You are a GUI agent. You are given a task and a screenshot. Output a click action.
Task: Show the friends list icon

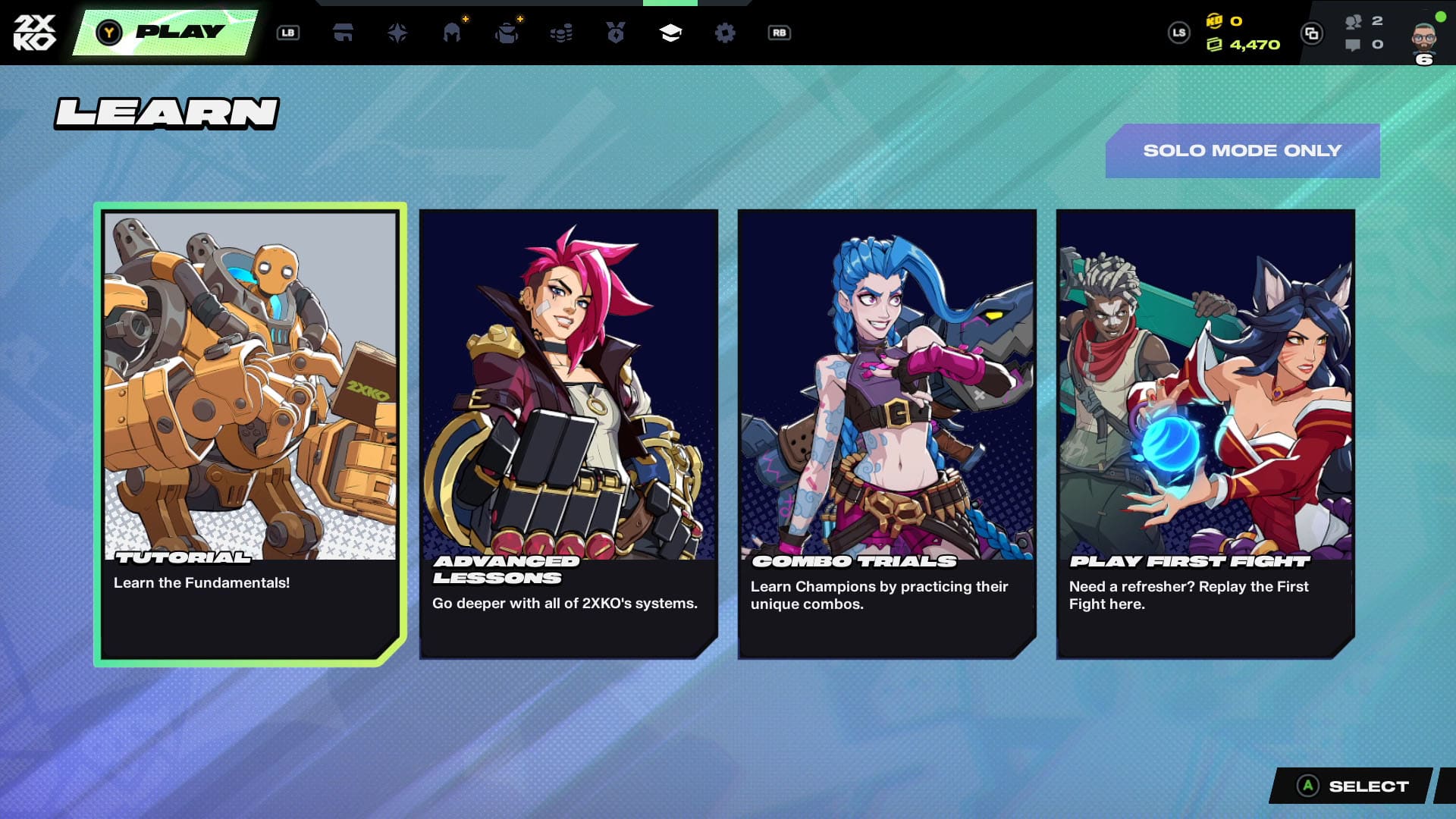(x=1354, y=21)
